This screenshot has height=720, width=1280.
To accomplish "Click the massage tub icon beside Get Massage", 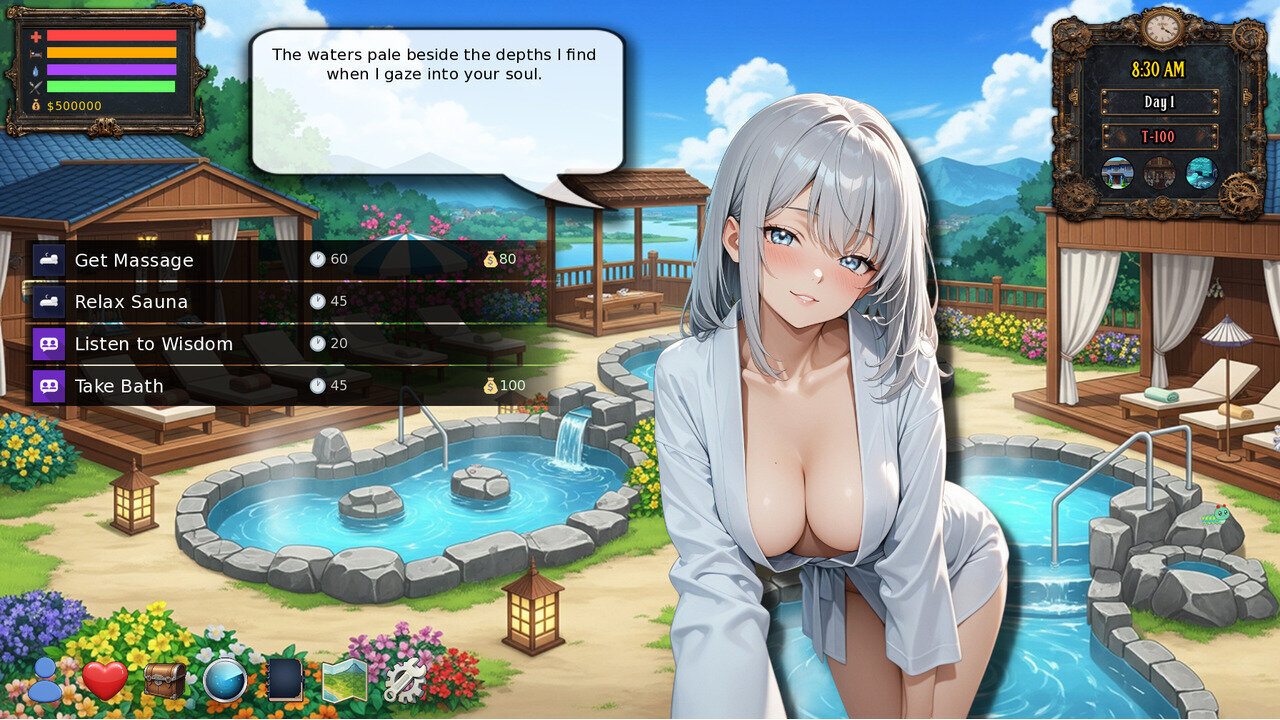I will (x=49, y=259).
